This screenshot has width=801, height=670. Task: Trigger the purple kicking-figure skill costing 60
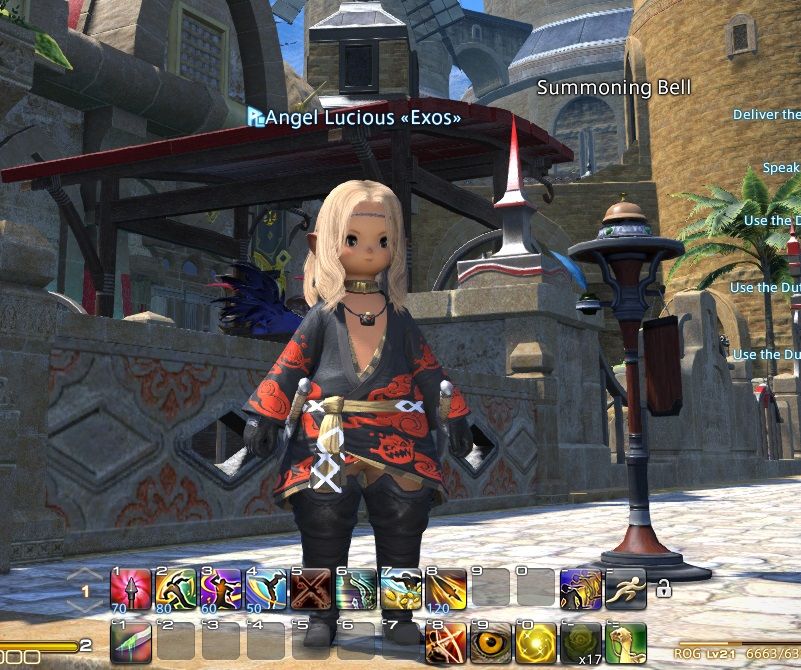(x=217, y=589)
